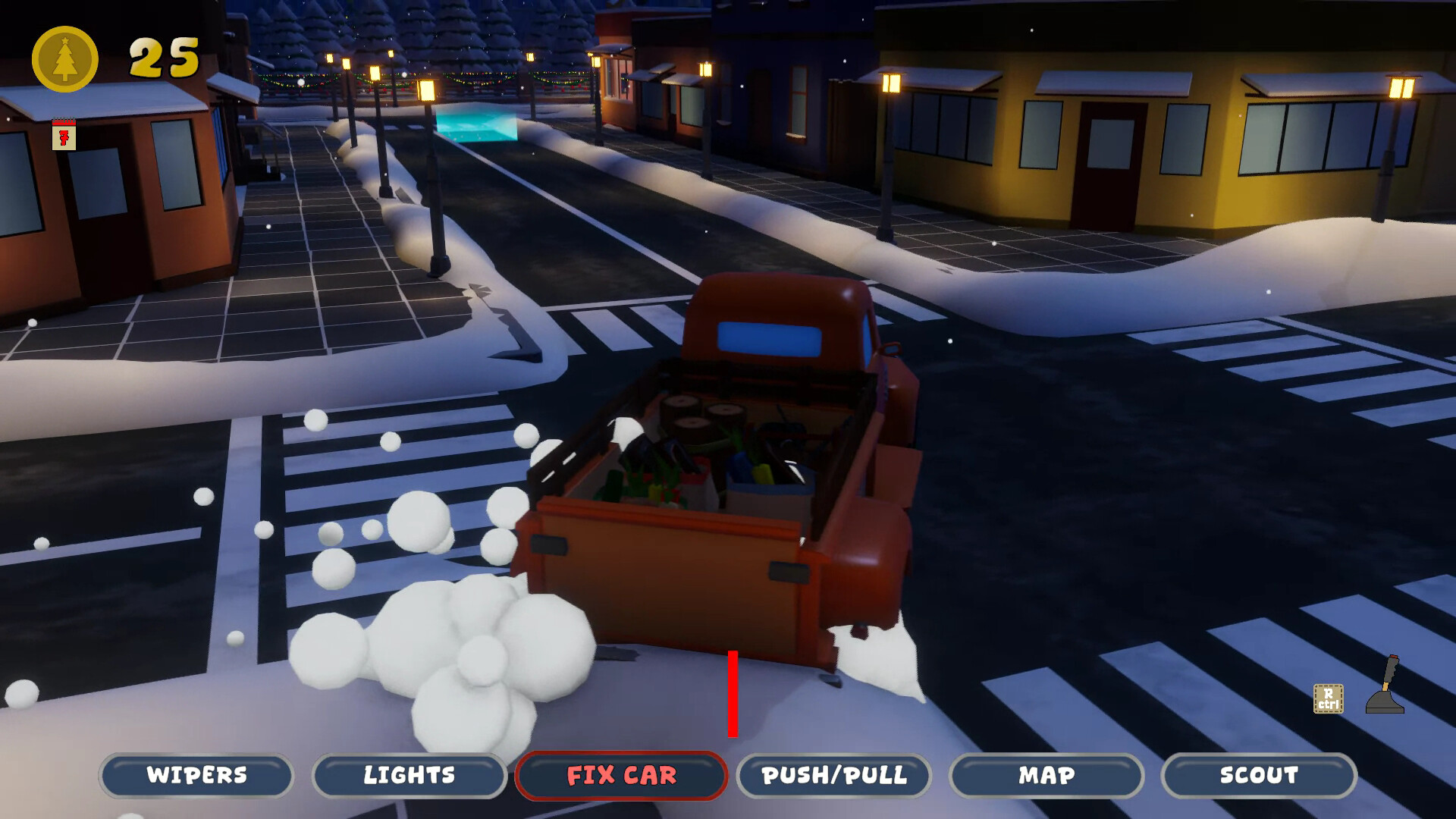Select the Fix Car action

[621, 775]
